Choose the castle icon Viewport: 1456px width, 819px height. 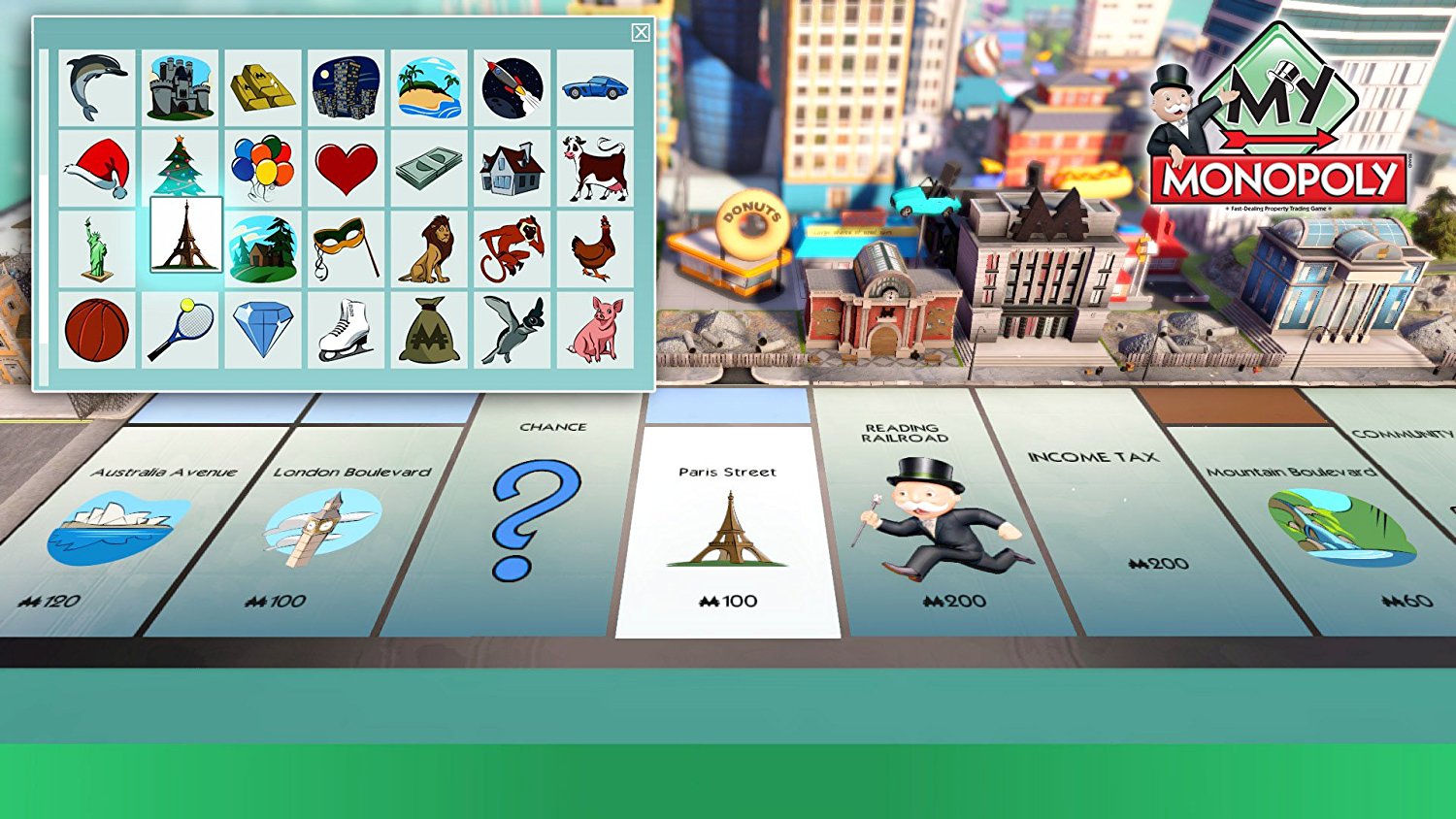[179, 85]
